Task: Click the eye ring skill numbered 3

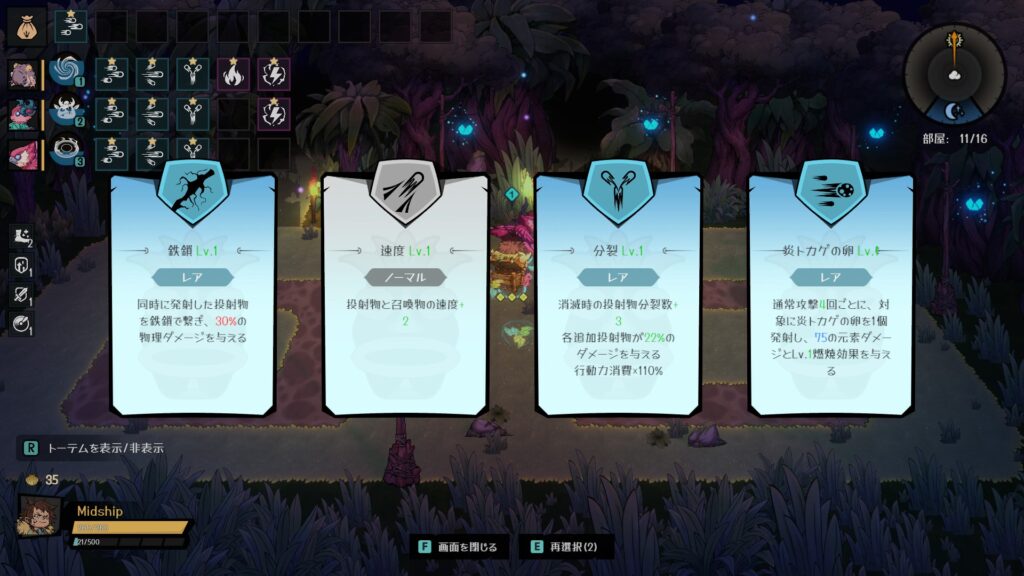Action: tap(68, 153)
